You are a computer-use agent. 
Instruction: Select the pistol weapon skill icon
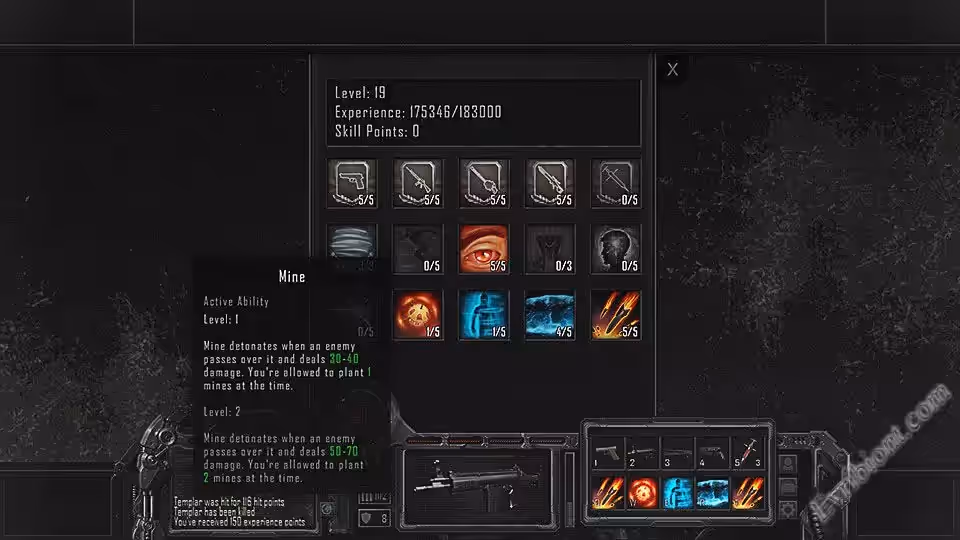tap(352, 183)
